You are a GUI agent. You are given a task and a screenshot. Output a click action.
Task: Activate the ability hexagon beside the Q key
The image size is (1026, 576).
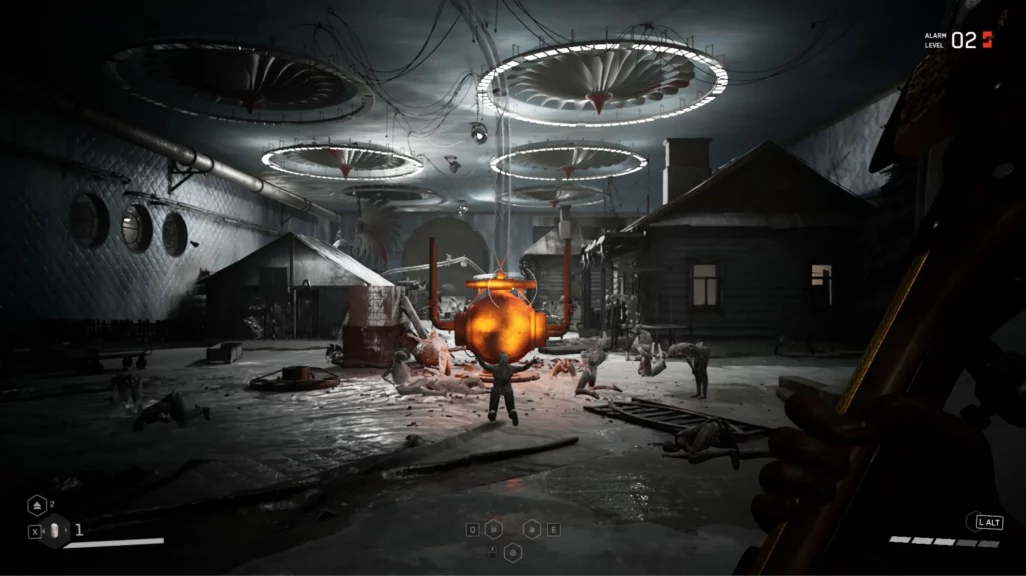click(495, 529)
